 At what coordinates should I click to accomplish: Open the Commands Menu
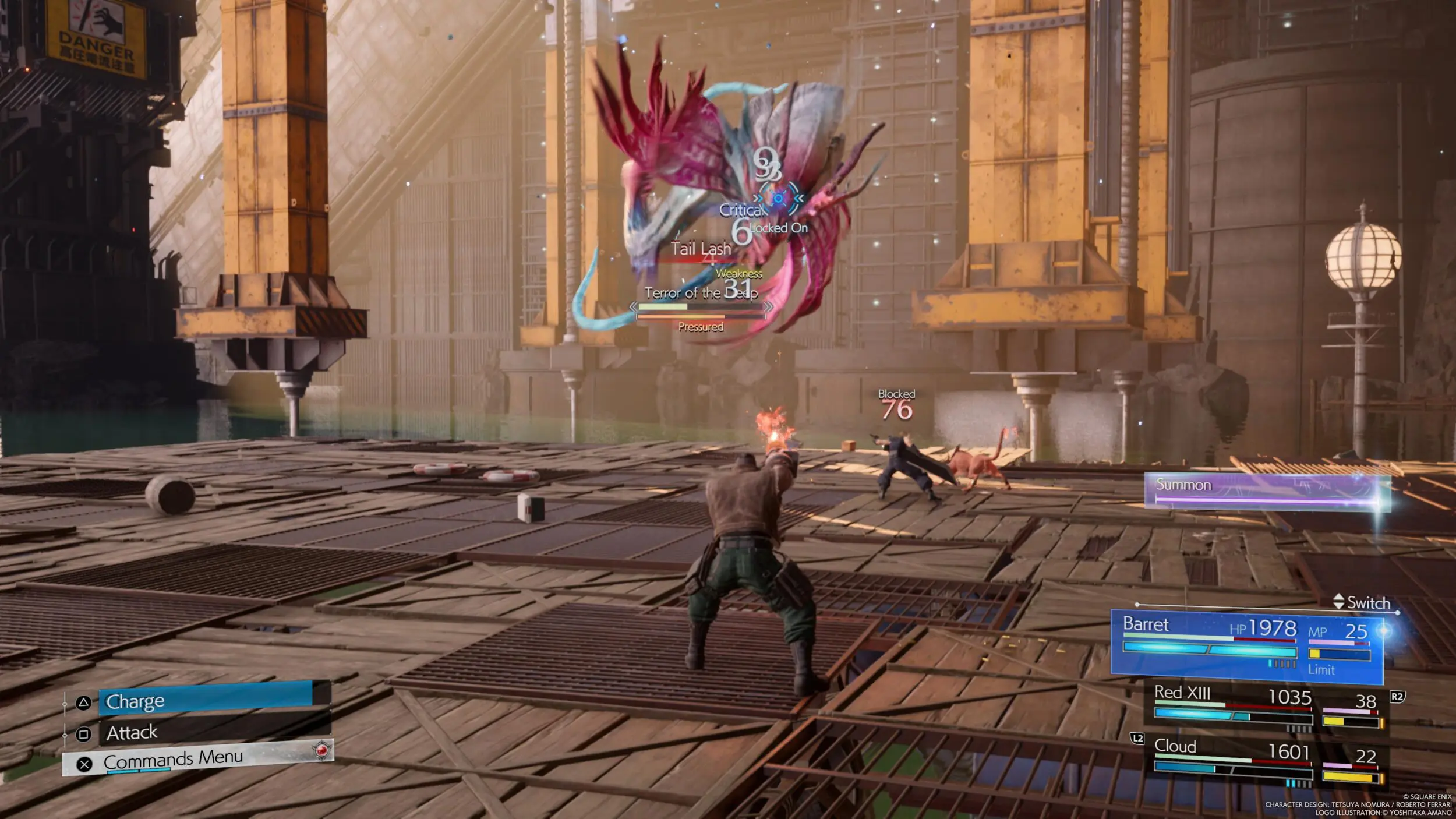click(198, 760)
